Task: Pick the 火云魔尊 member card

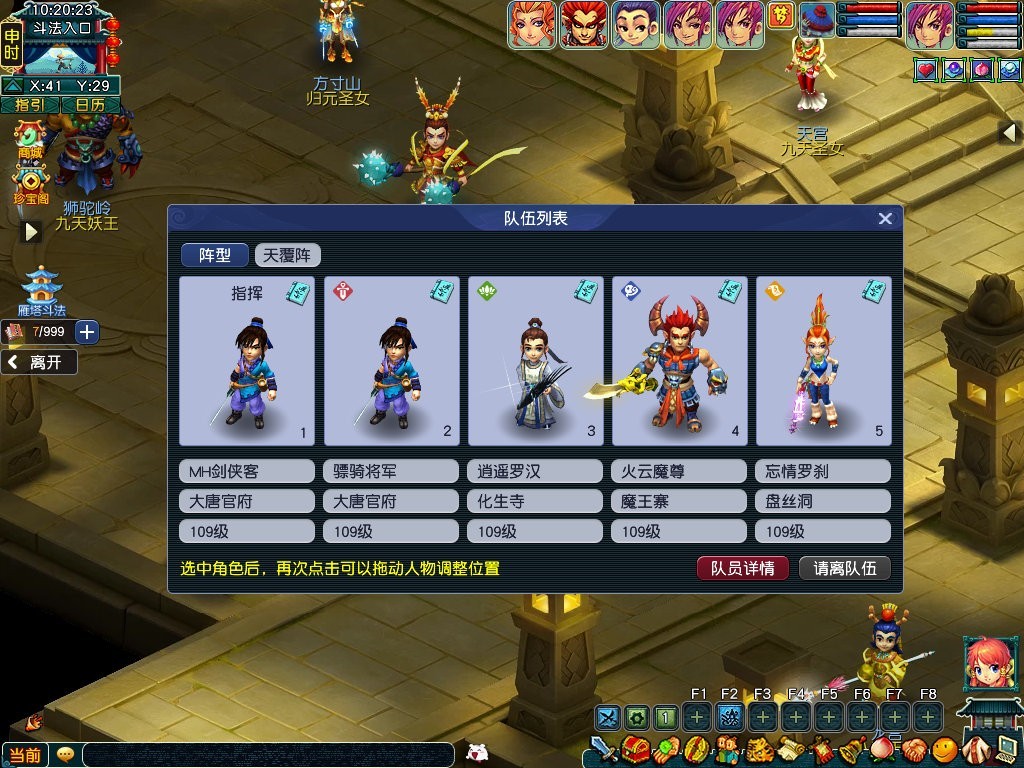Action: [679, 361]
